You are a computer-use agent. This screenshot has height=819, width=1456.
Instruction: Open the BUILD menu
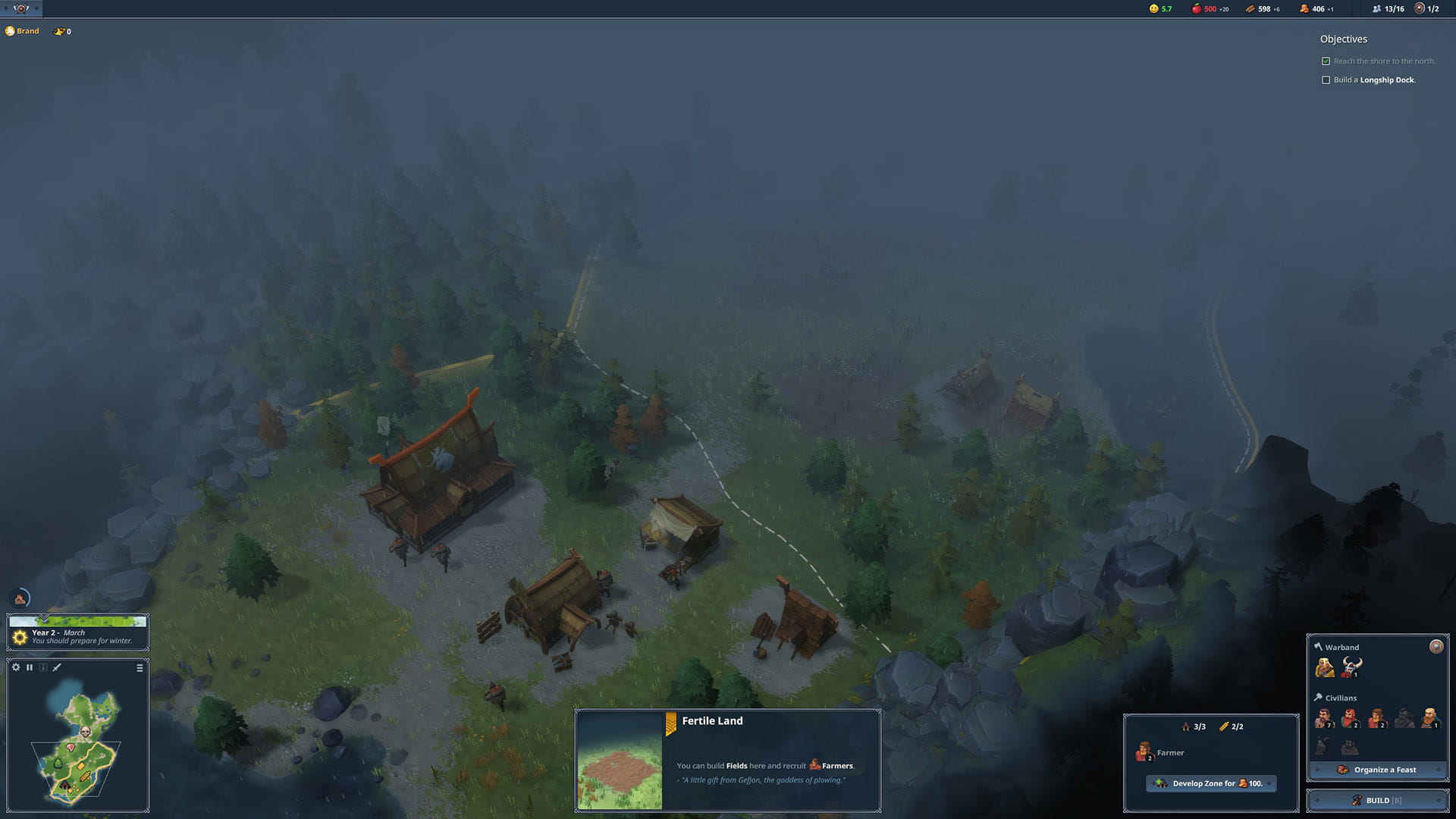point(1377,800)
